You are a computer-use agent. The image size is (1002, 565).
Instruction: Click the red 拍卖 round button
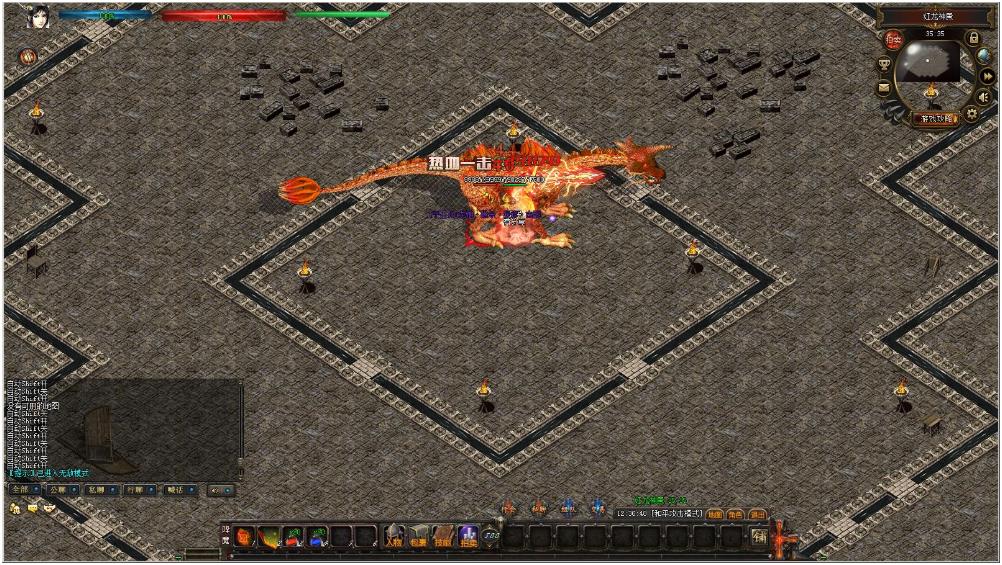click(x=893, y=41)
